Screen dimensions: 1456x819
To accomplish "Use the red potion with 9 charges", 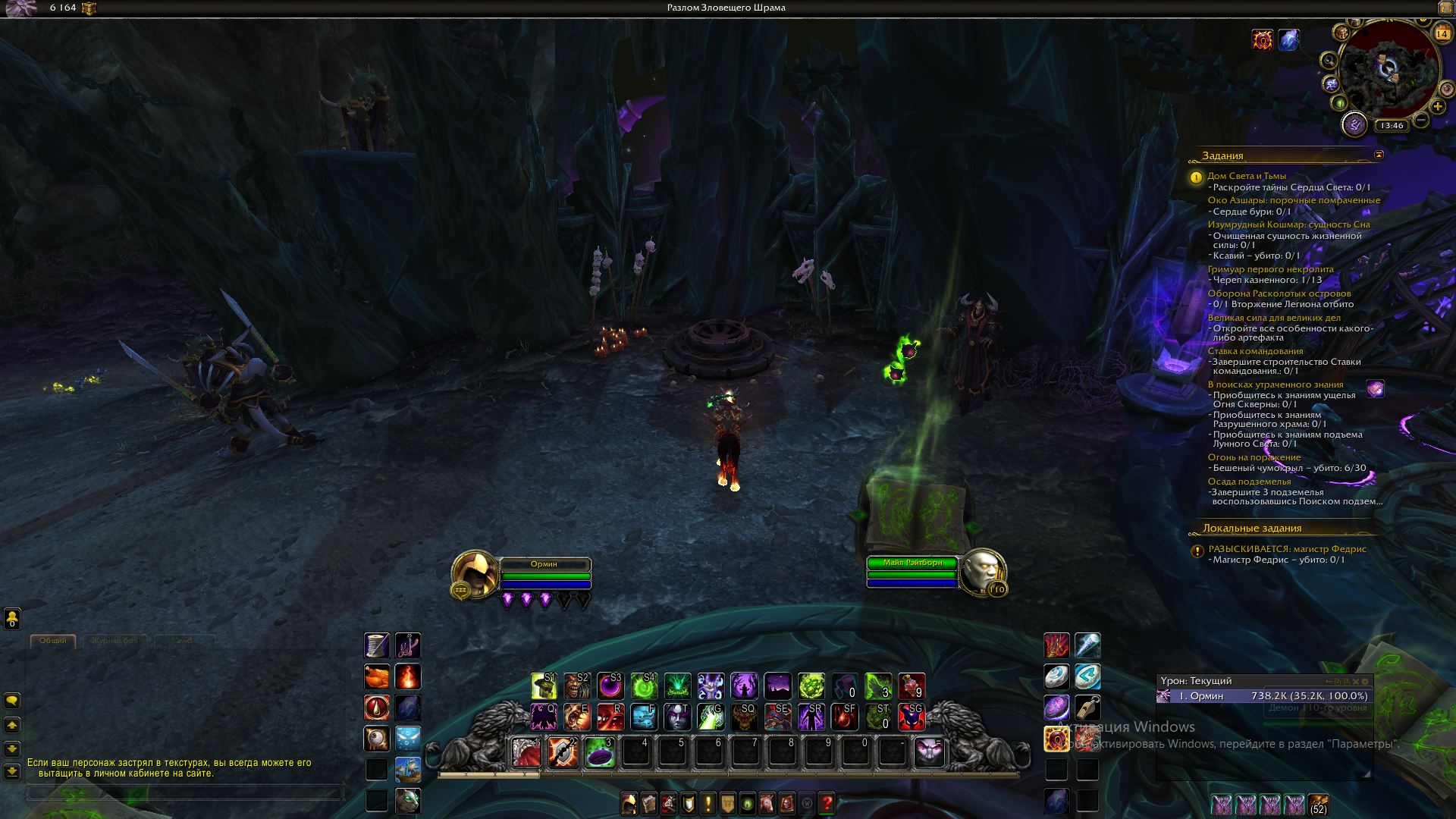I will pos(911,686).
